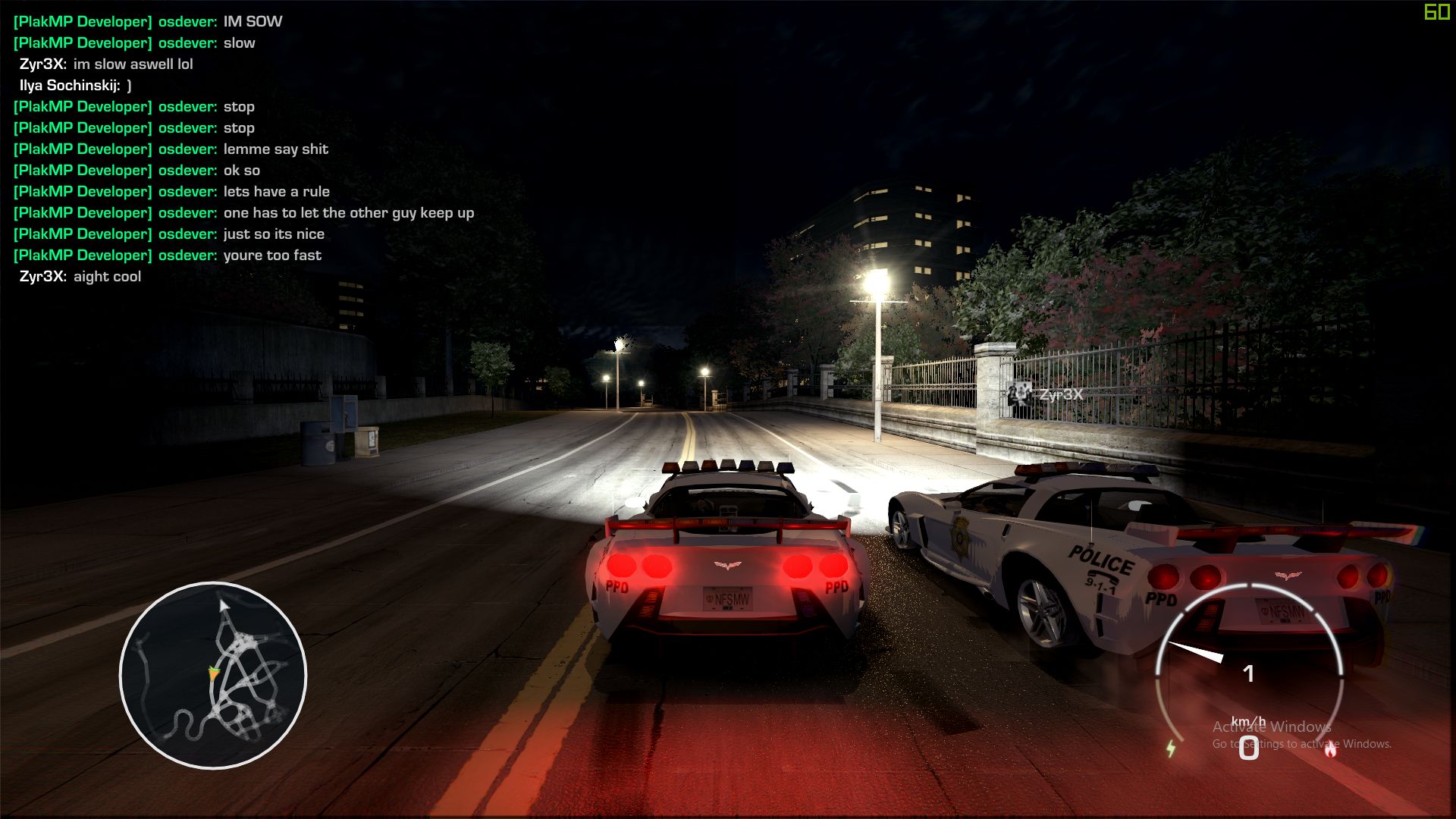This screenshot has height=819, width=1456.
Task: Click the white route marker atop the minimap
Action: [x=222, y=605]
